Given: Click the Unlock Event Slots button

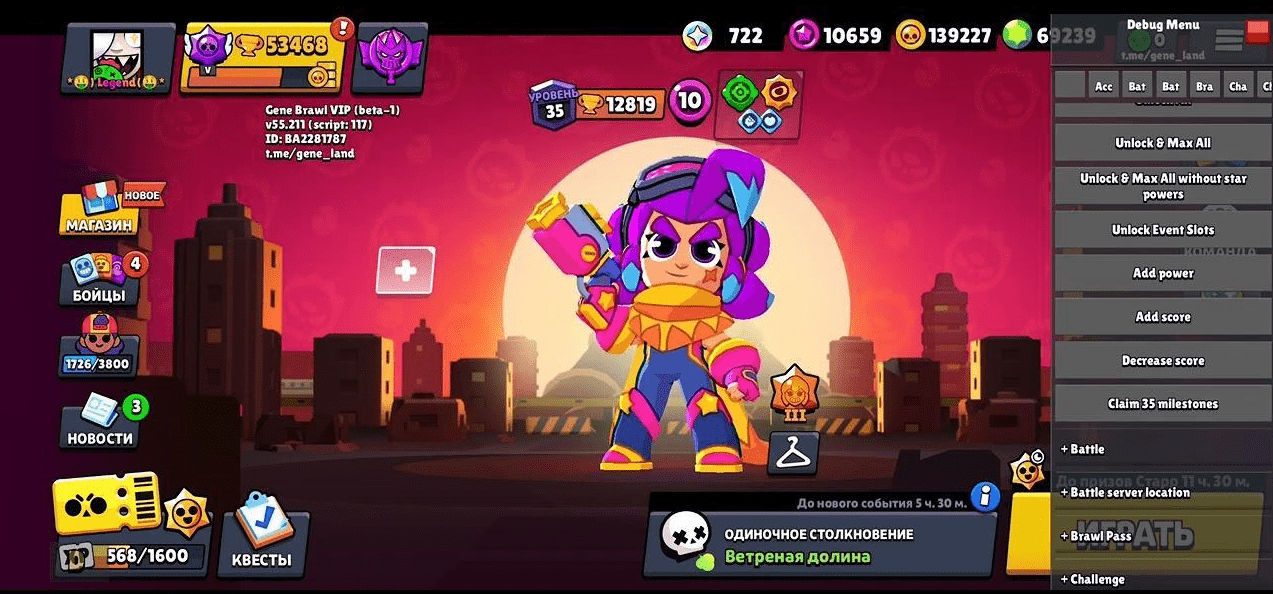Looking at the screenshot, I should 1162,230.
